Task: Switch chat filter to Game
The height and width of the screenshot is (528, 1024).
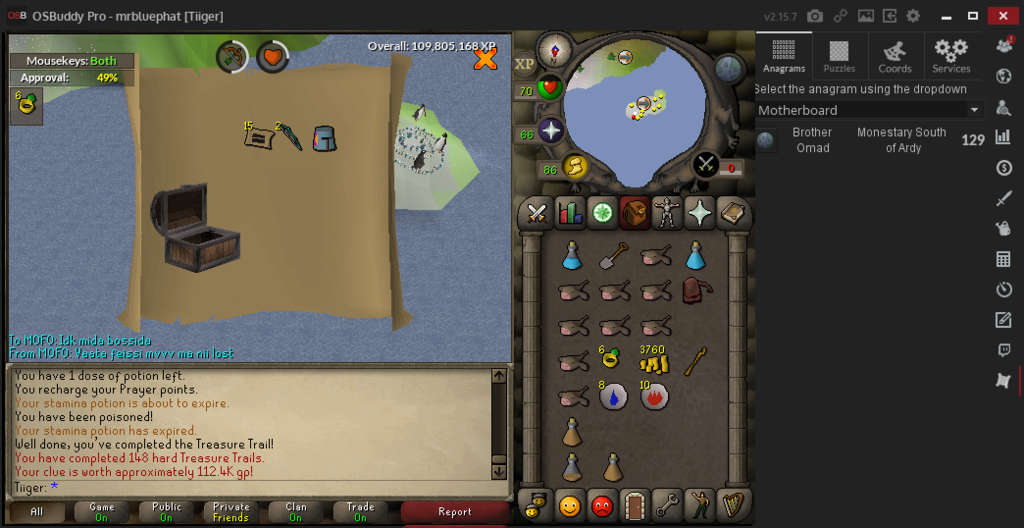Action: 102,512
